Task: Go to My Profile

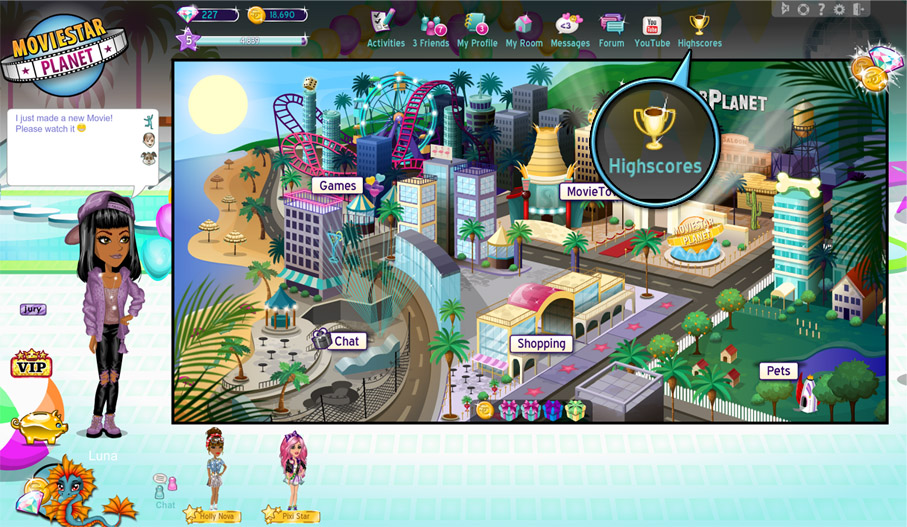Action: pyautogui.click(x=477, y=29)
